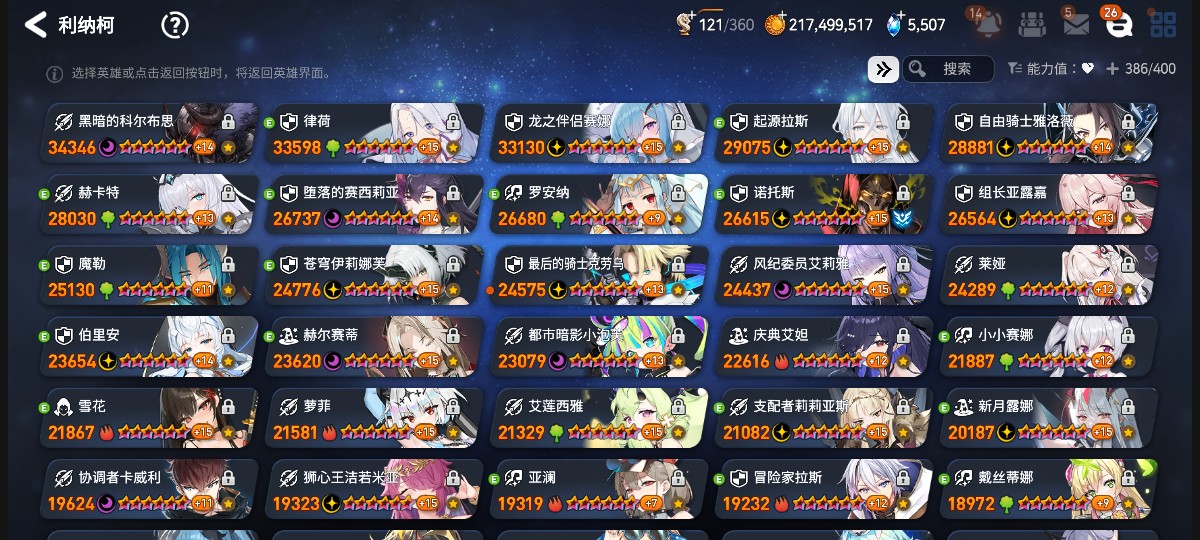Select hero 黑暗的科尔布思

click(x=150, y=133)
